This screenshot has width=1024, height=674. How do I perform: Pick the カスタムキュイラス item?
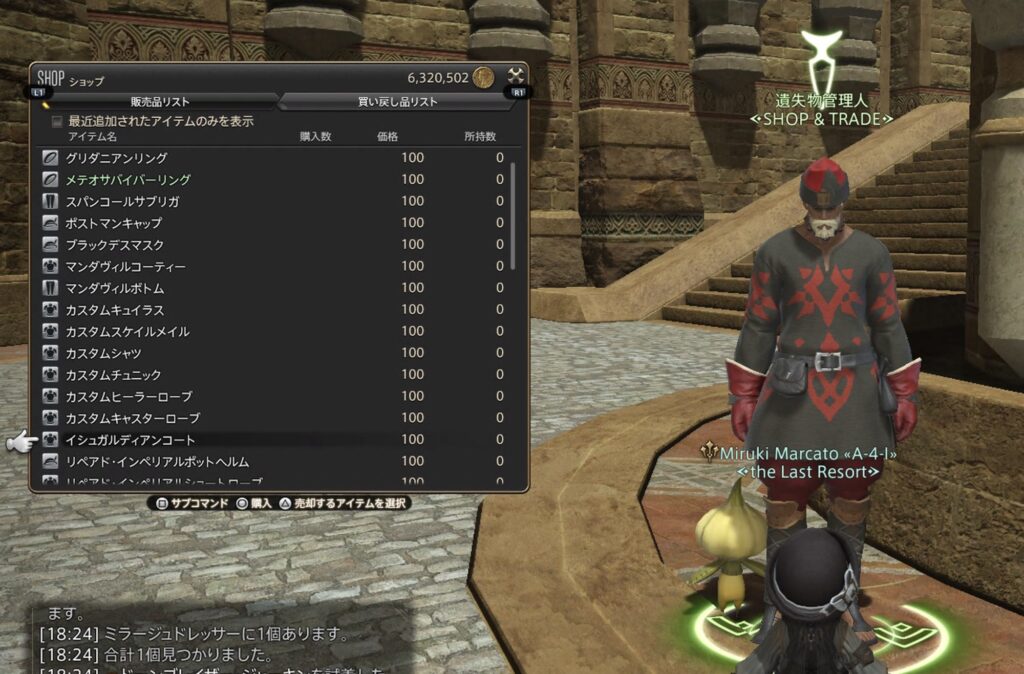(115, 310)
